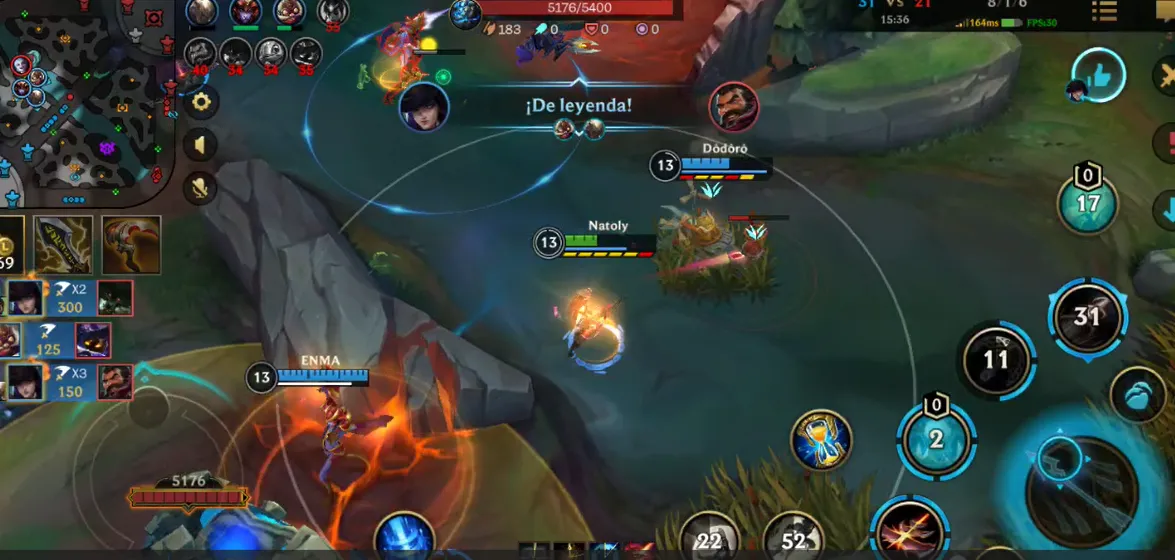
Task: Toggle the muted microphone button
Action: pyautogui.click(x=201, y=187)
